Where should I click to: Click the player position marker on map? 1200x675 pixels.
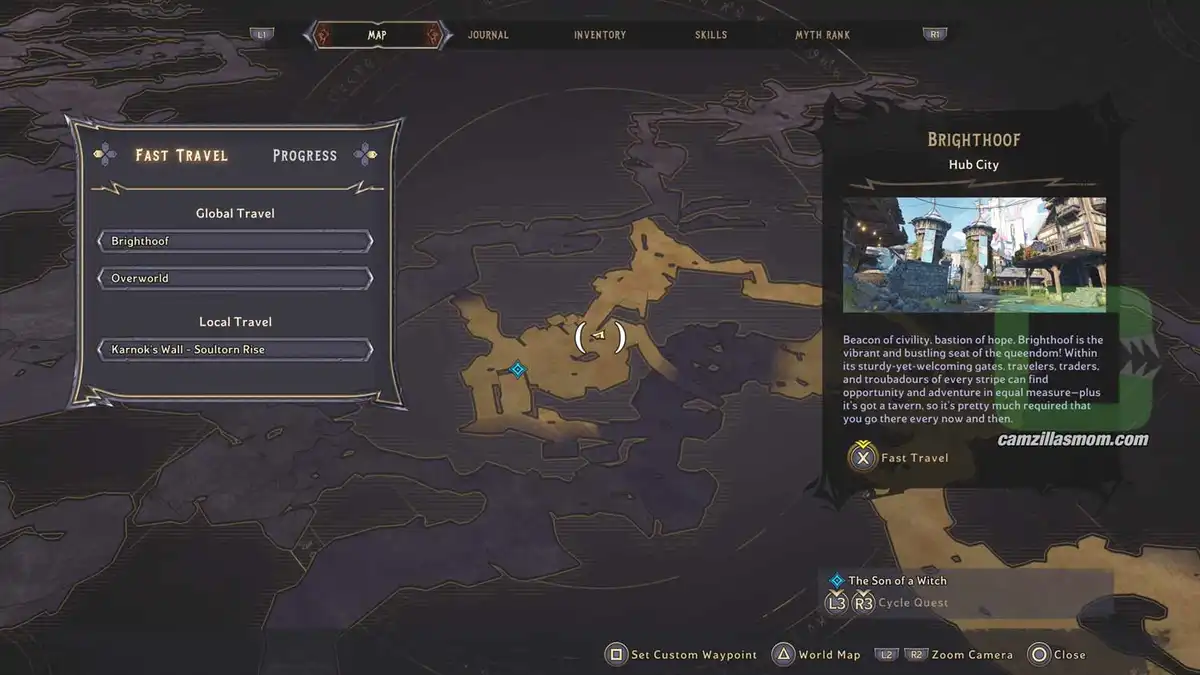pyautogui.click(x=599, y=336)
